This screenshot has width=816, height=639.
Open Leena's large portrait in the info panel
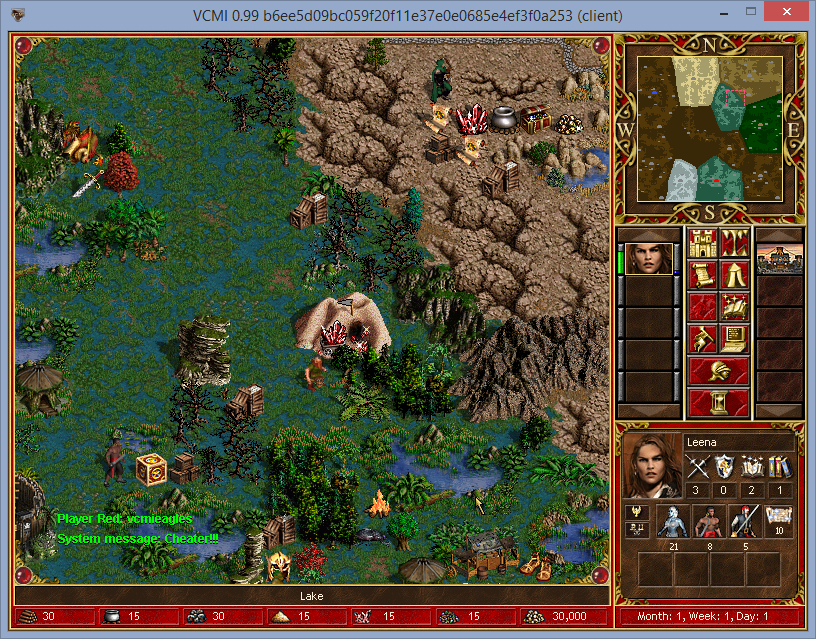point(650,467)
